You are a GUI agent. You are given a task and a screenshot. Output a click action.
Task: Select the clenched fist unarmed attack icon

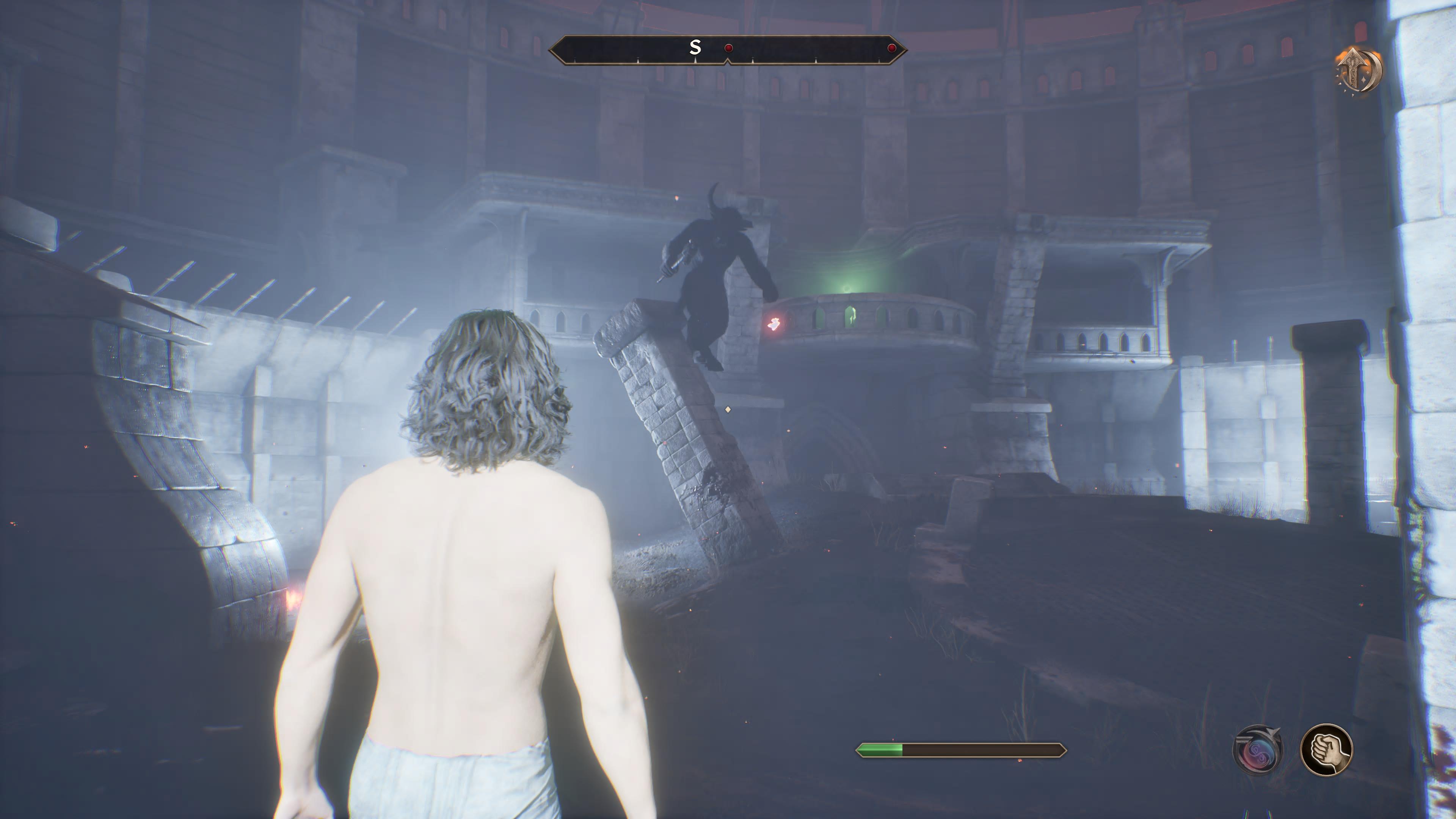1326,750
